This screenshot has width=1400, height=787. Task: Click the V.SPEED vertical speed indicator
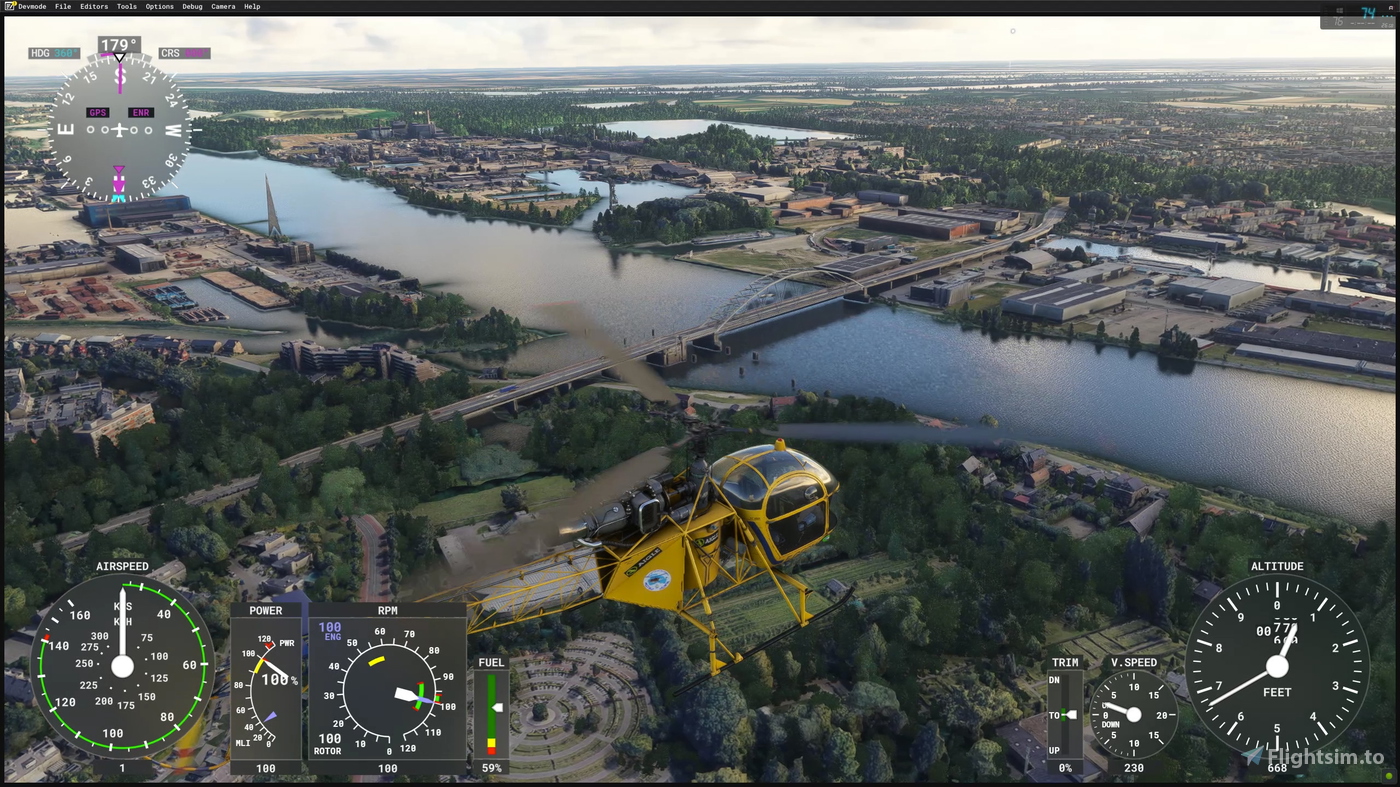click(1133, 714)
